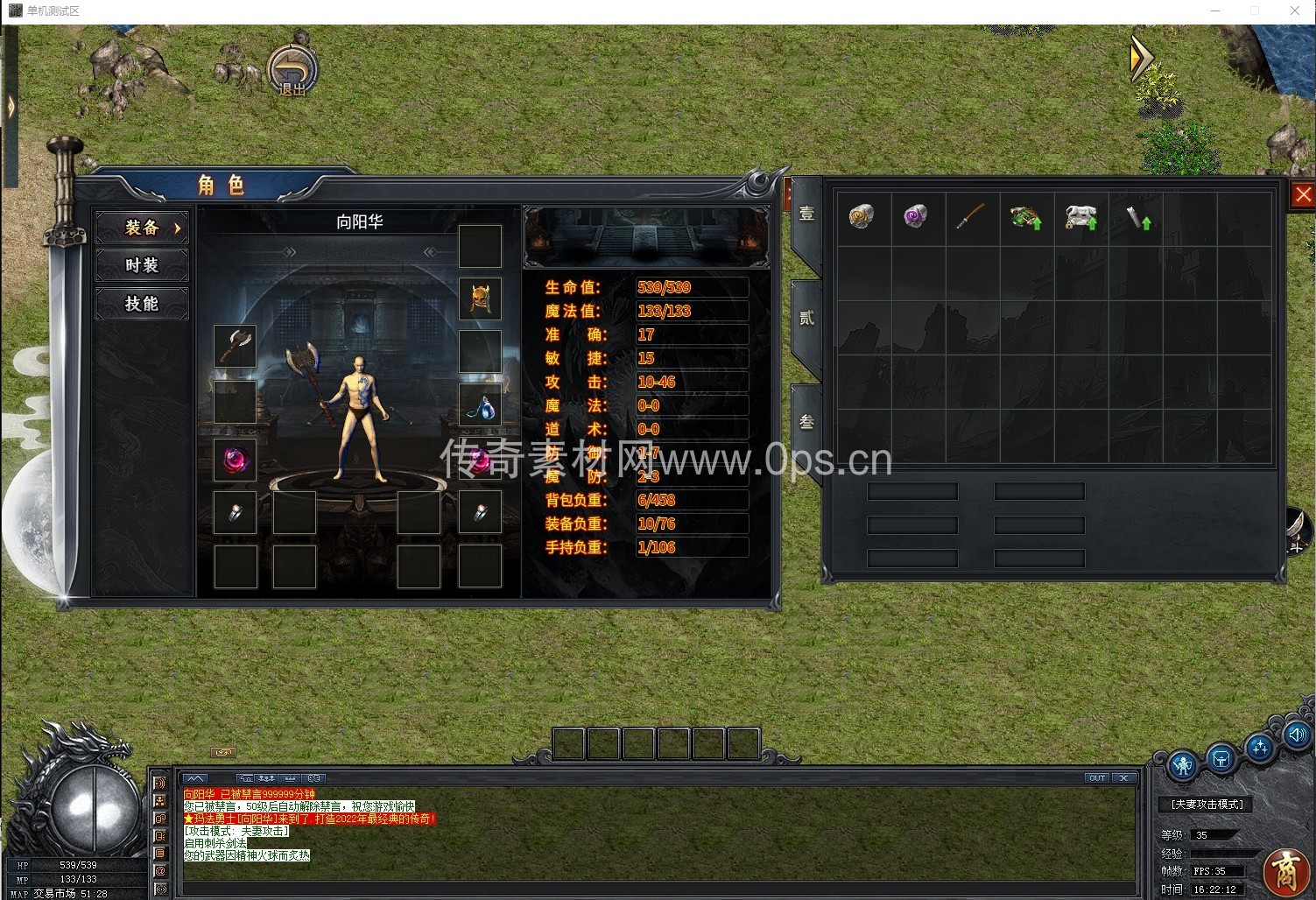1316x900 pixels.
Task: Click the 夫妻攻击模式 attack mode label
Action: coord(1207,804)
